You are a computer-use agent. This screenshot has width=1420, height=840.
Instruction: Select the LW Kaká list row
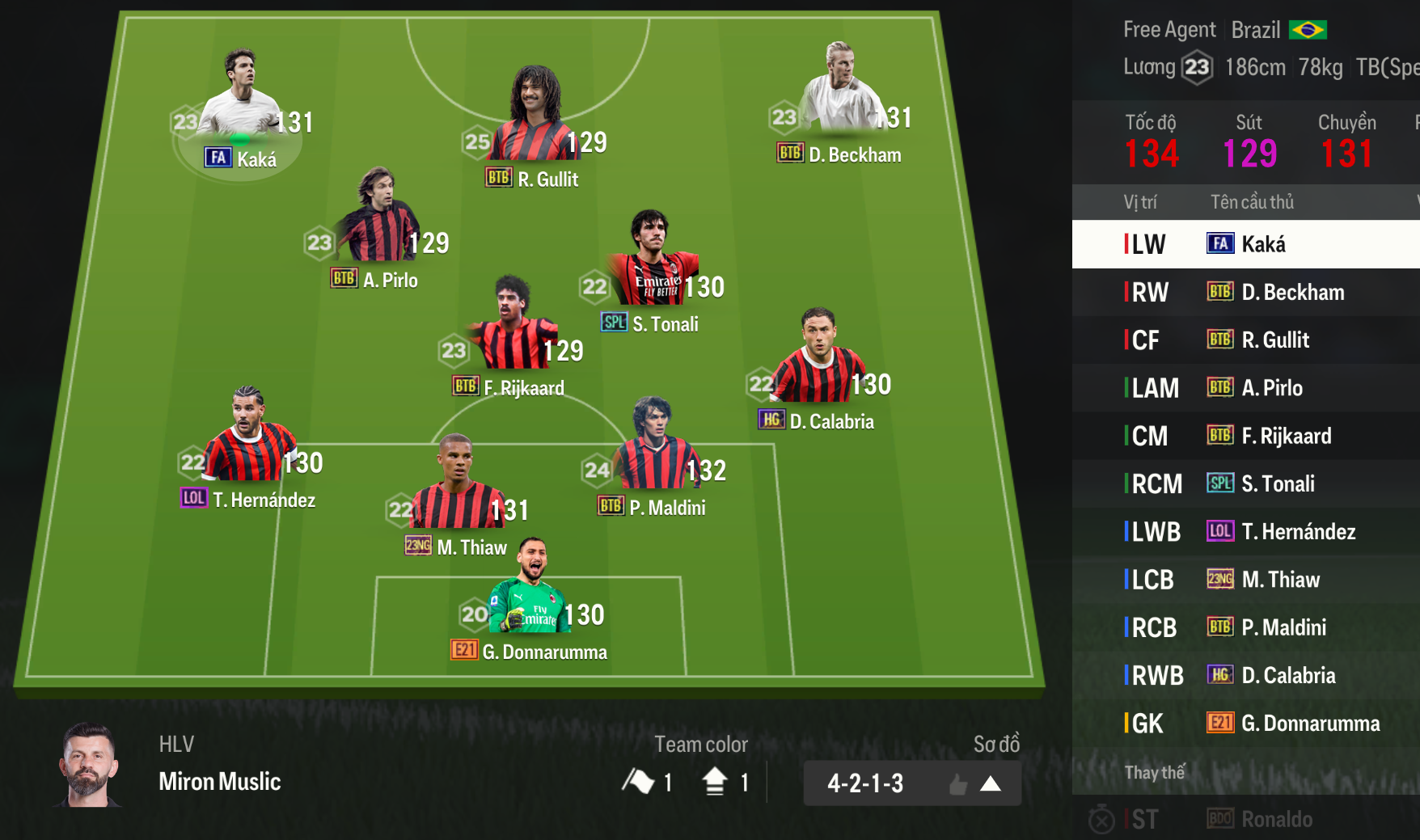[1245, 244]
